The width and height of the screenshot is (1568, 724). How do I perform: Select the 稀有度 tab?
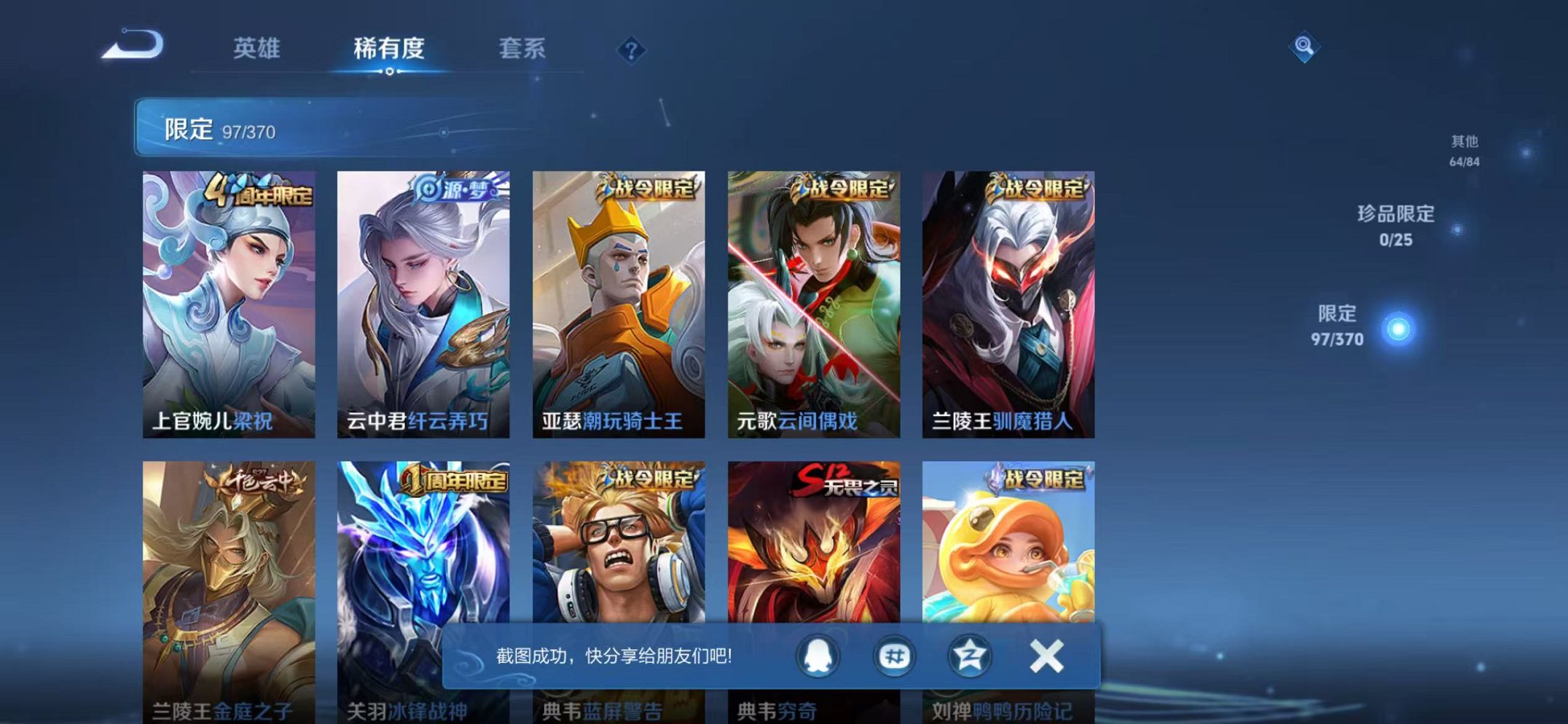(389, 46)
